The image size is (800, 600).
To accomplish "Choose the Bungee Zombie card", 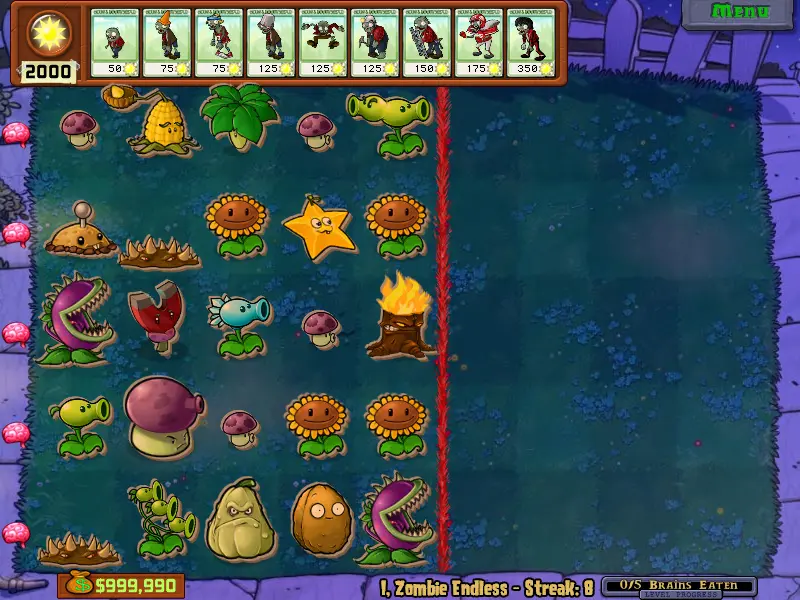I will coord(322,42).
